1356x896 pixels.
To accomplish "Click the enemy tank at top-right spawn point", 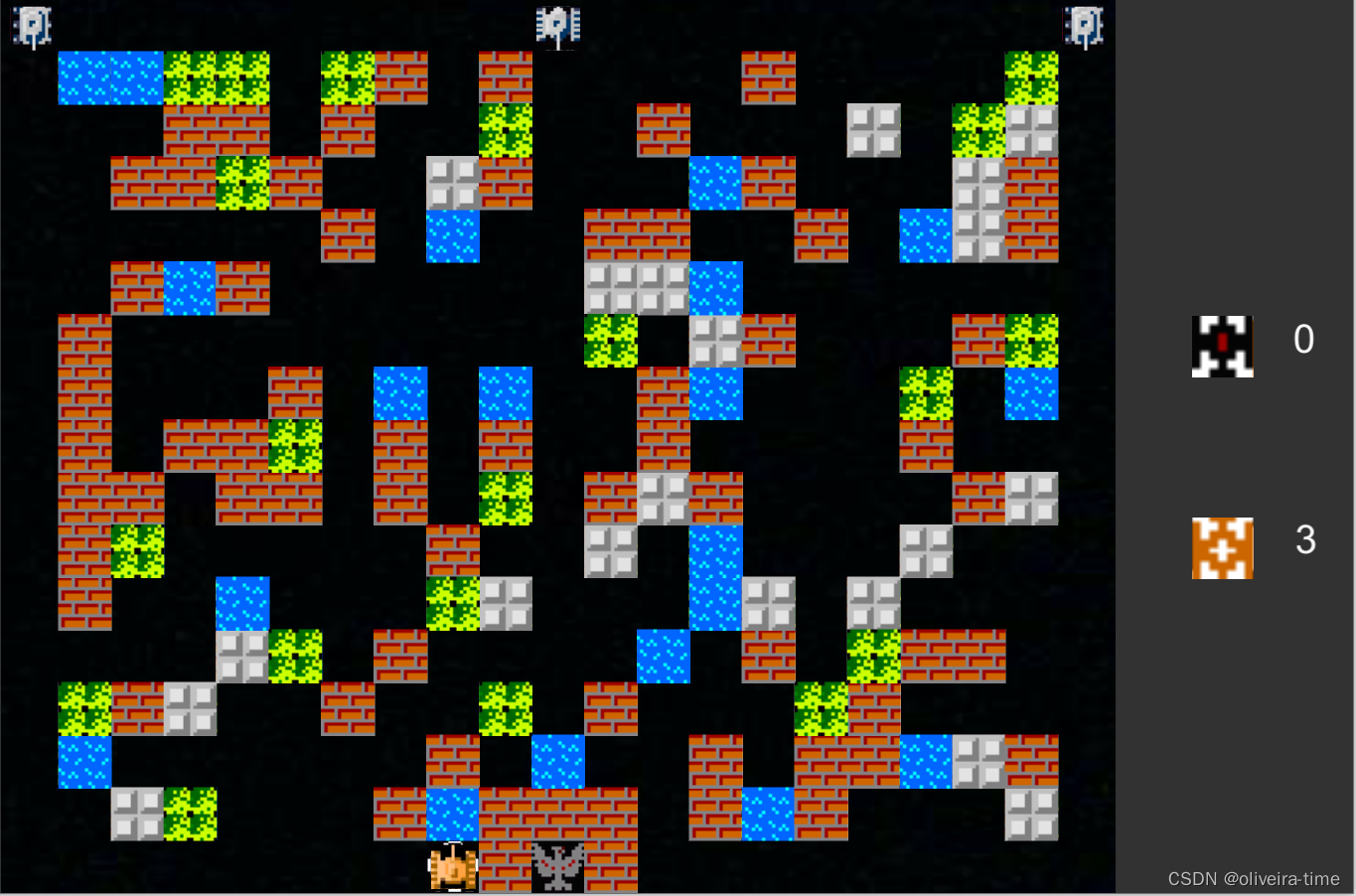I will point(1083,25).
